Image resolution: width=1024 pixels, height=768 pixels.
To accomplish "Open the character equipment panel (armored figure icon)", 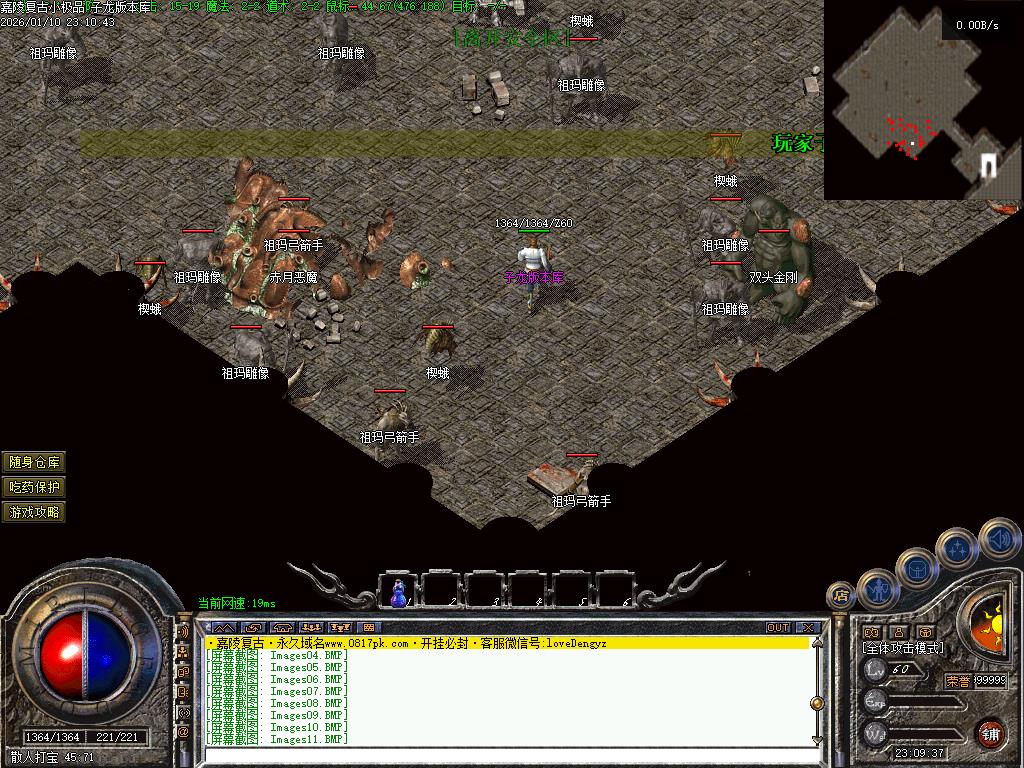I will click(877, 588).
